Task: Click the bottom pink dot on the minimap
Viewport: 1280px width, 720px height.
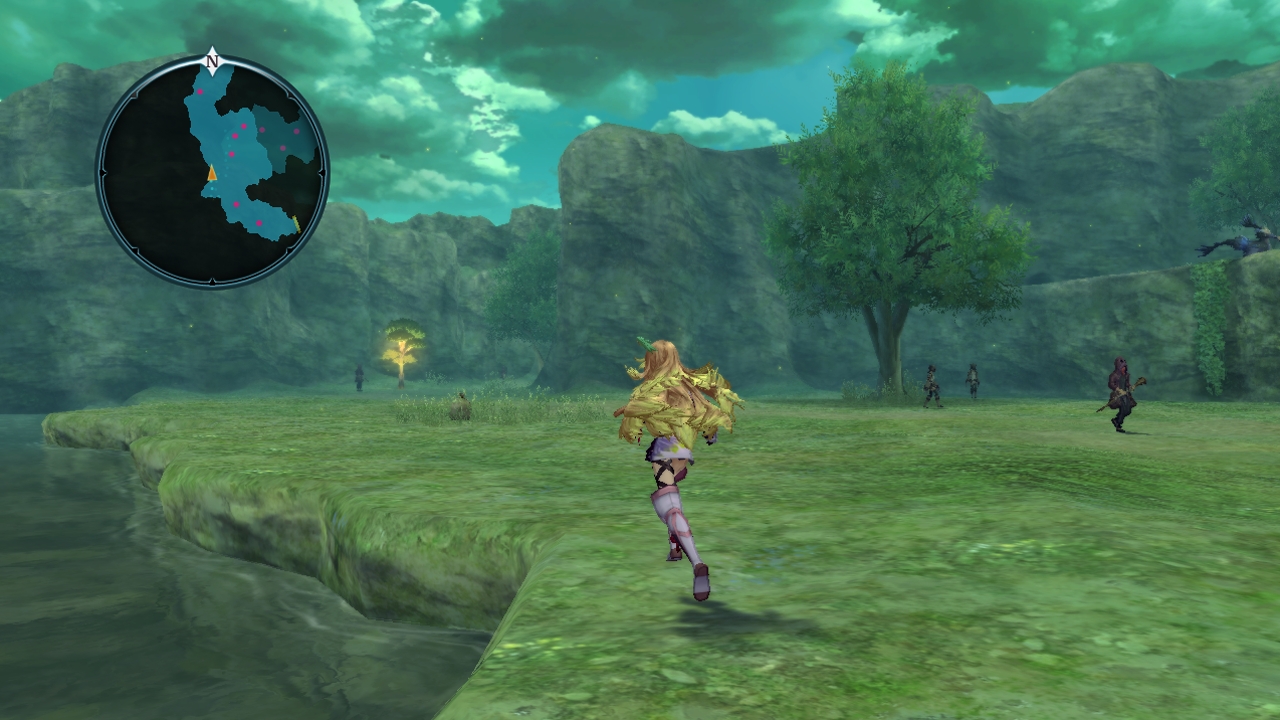Action: click(259, 221)
